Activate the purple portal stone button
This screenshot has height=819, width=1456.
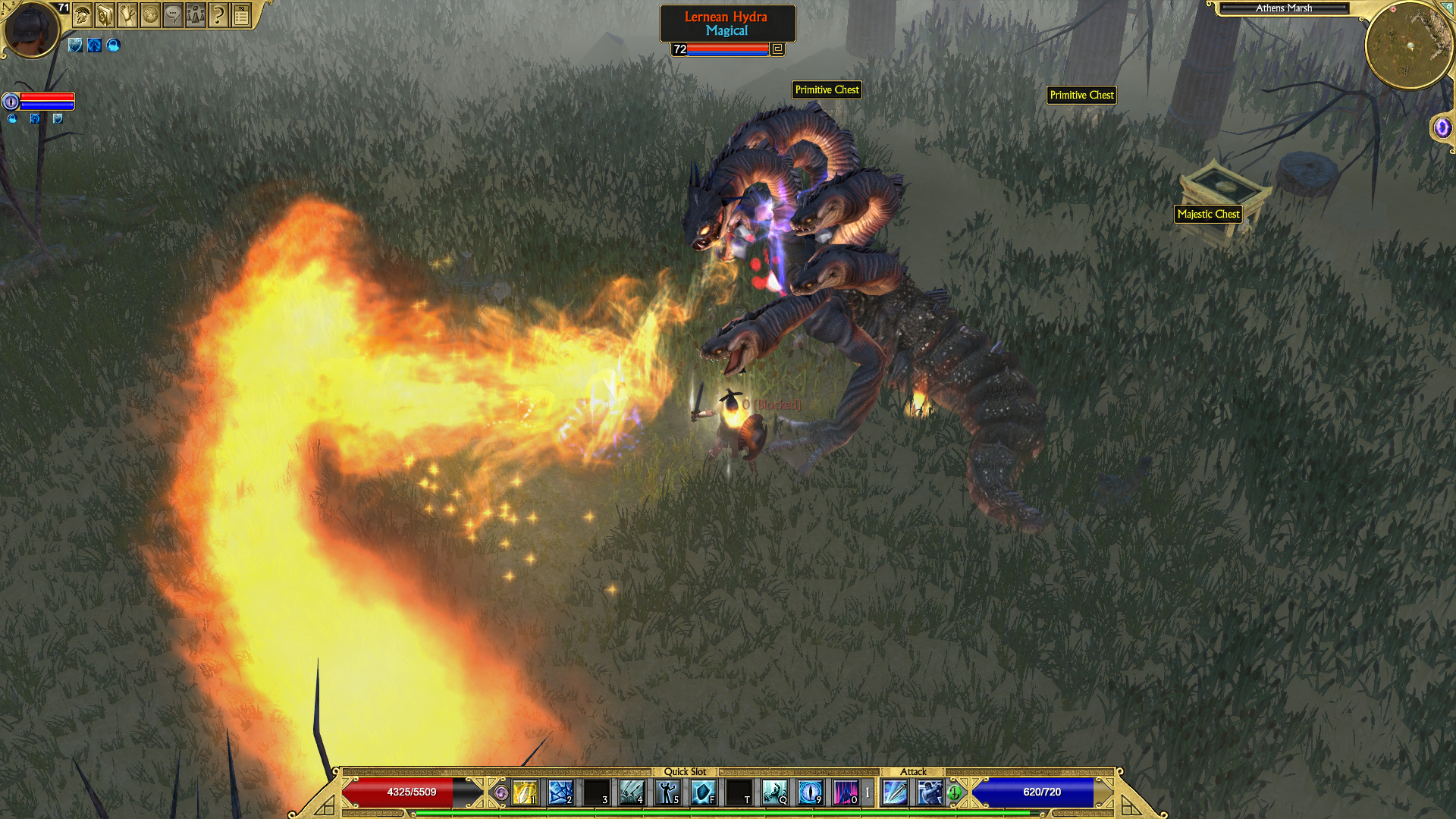click(x=1442, y=127)
